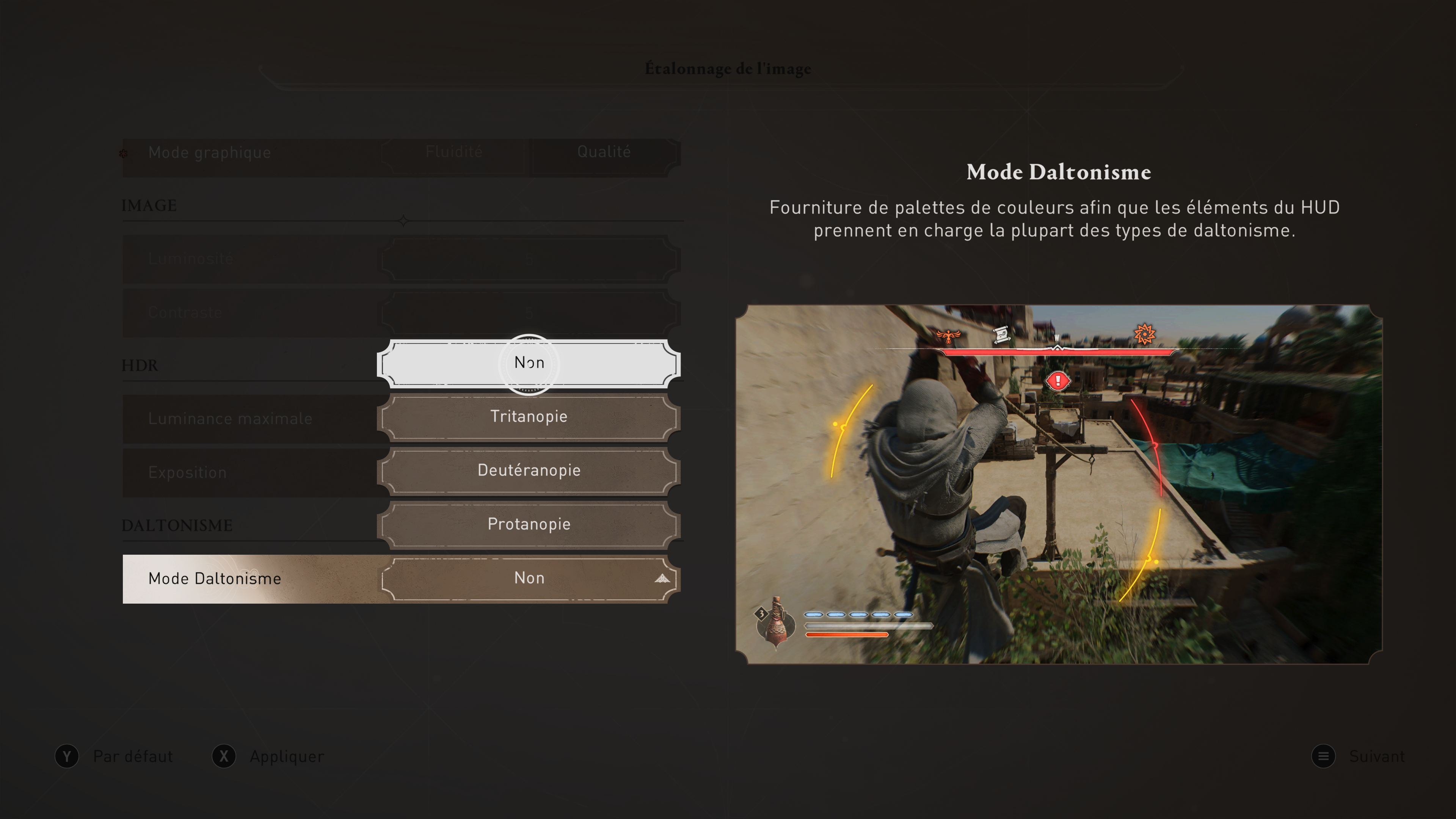
Task: Click the colorblind preview image
Action: (1058, 485)
